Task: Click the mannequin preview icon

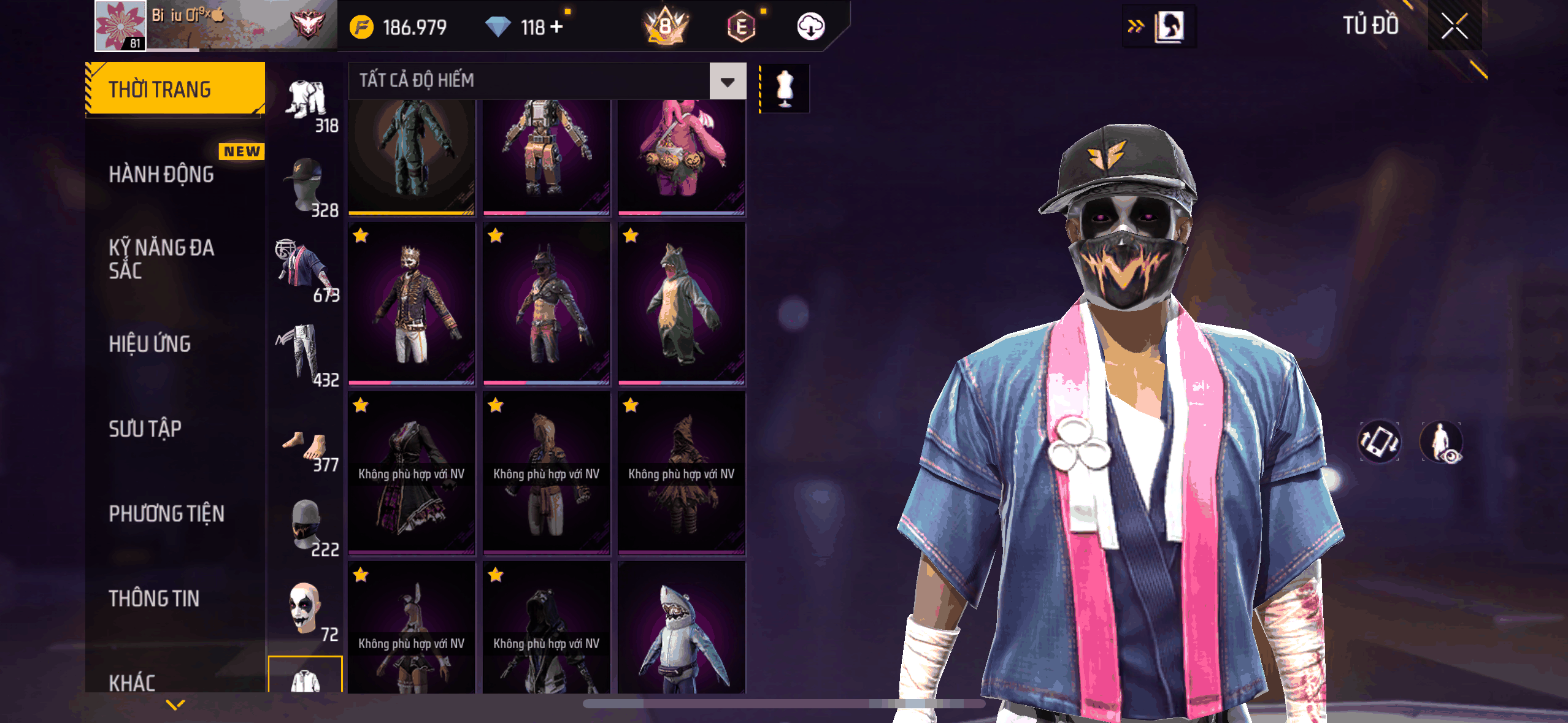Action: [x=785, y=88]
